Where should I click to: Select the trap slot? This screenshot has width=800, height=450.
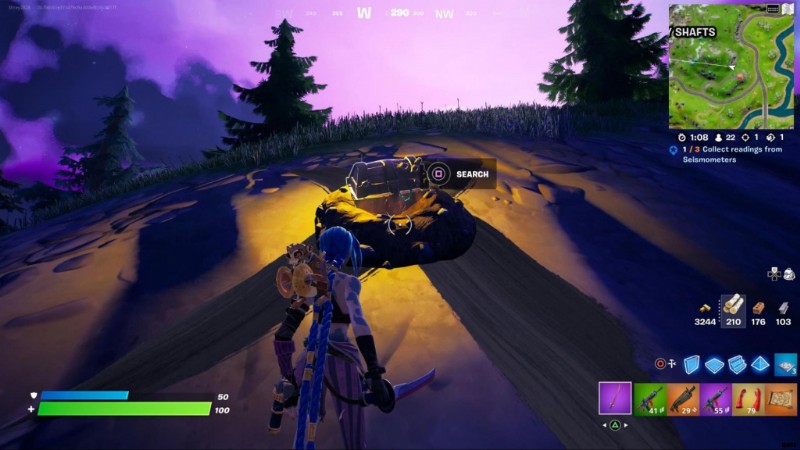click(784, 364)
